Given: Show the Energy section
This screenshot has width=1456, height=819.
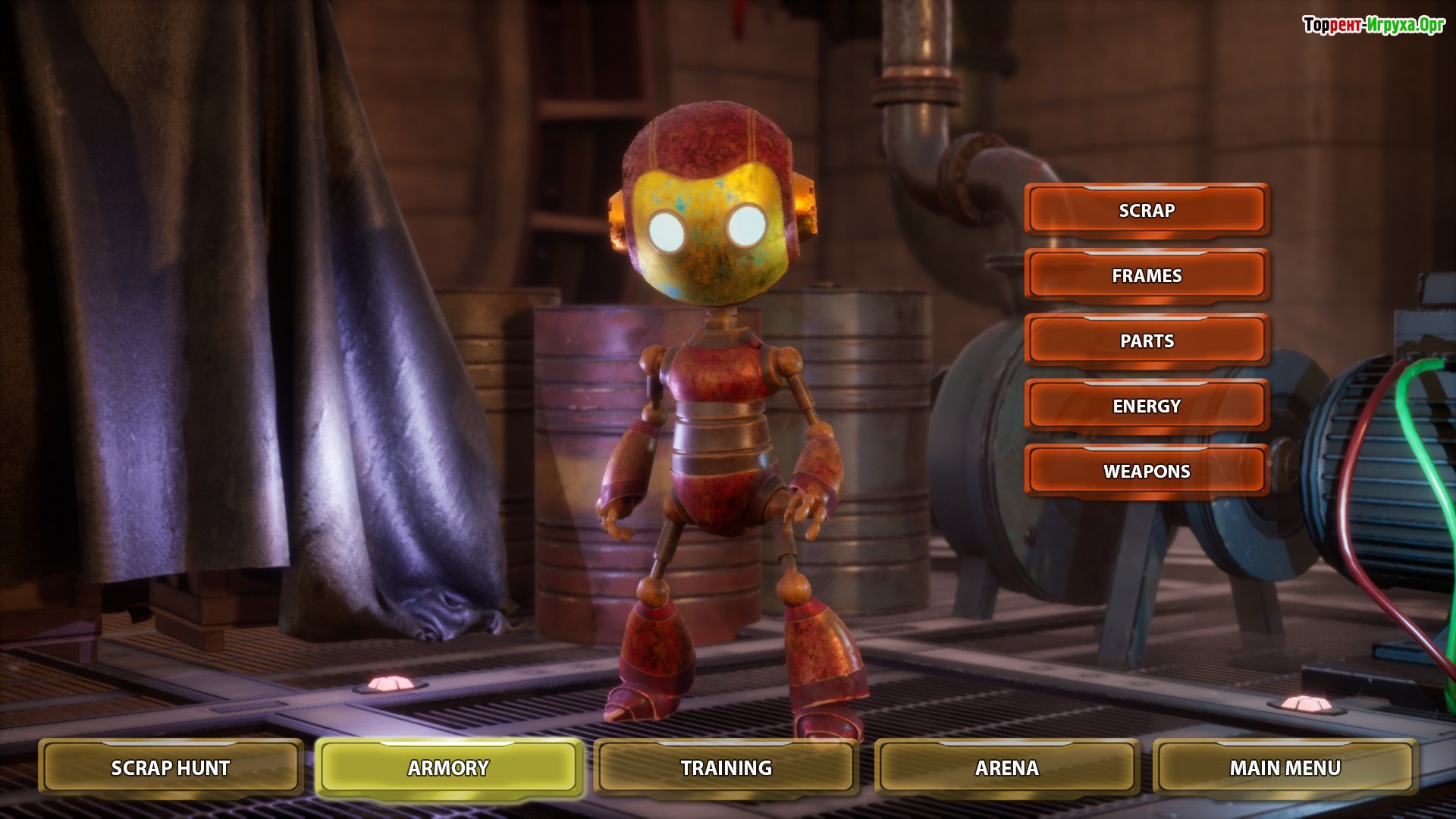Looking at the screenshot, I should pos(1147,406).
